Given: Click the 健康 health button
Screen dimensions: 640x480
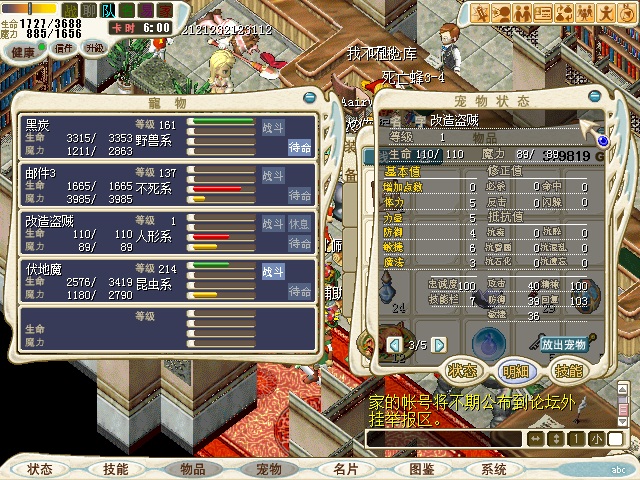Looking at the screenshot, I should pyautogui.click(x=25, y=51).
